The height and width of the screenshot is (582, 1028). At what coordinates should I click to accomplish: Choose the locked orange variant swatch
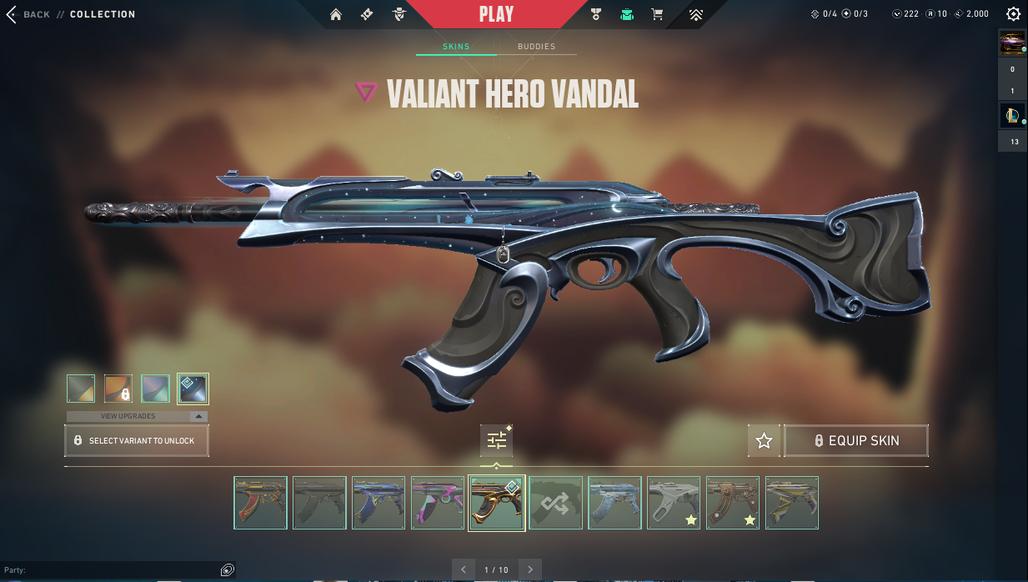pos(118,388)
